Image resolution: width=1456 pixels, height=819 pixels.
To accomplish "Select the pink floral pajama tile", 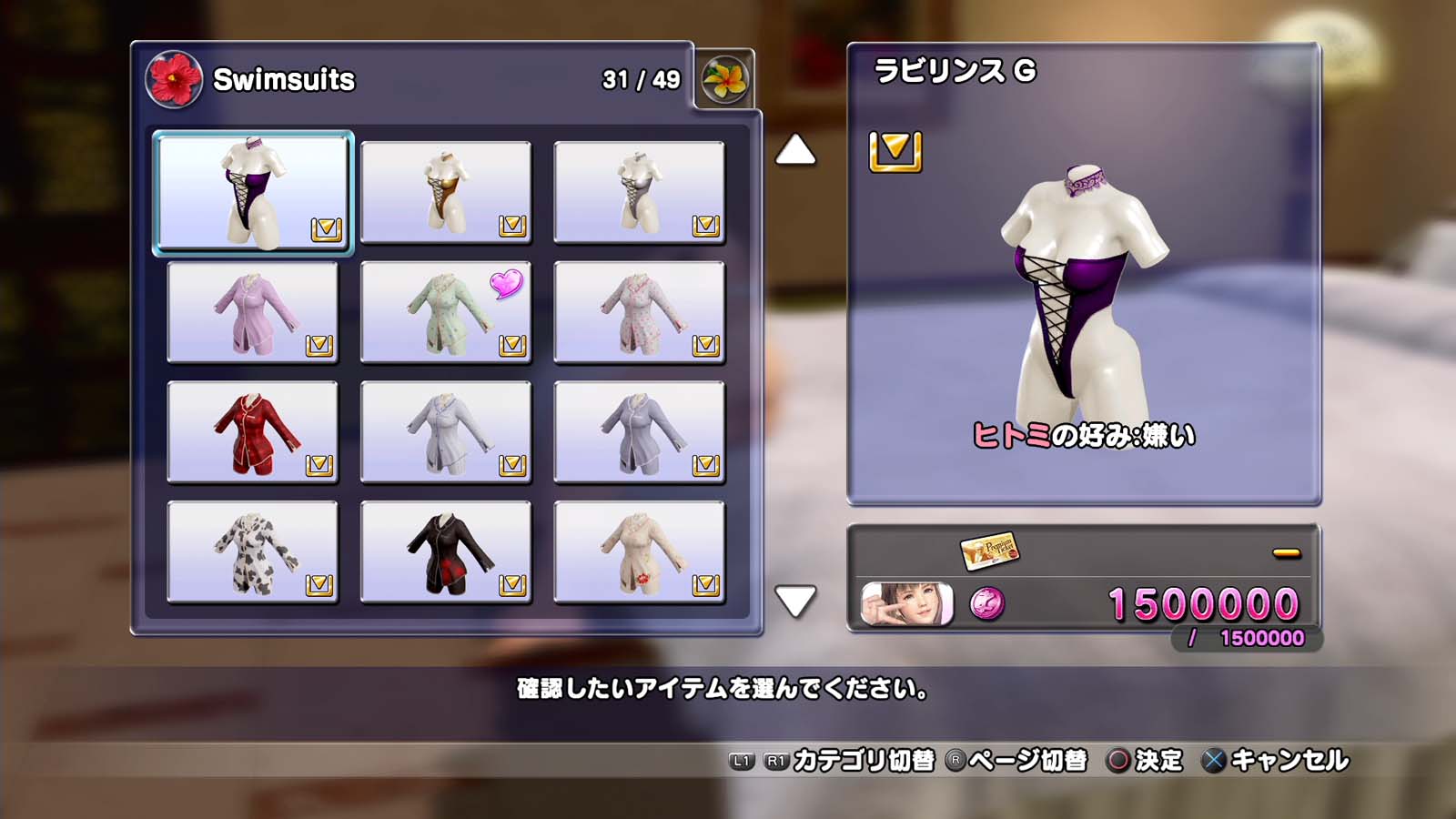I will click(x=639, y=312).
